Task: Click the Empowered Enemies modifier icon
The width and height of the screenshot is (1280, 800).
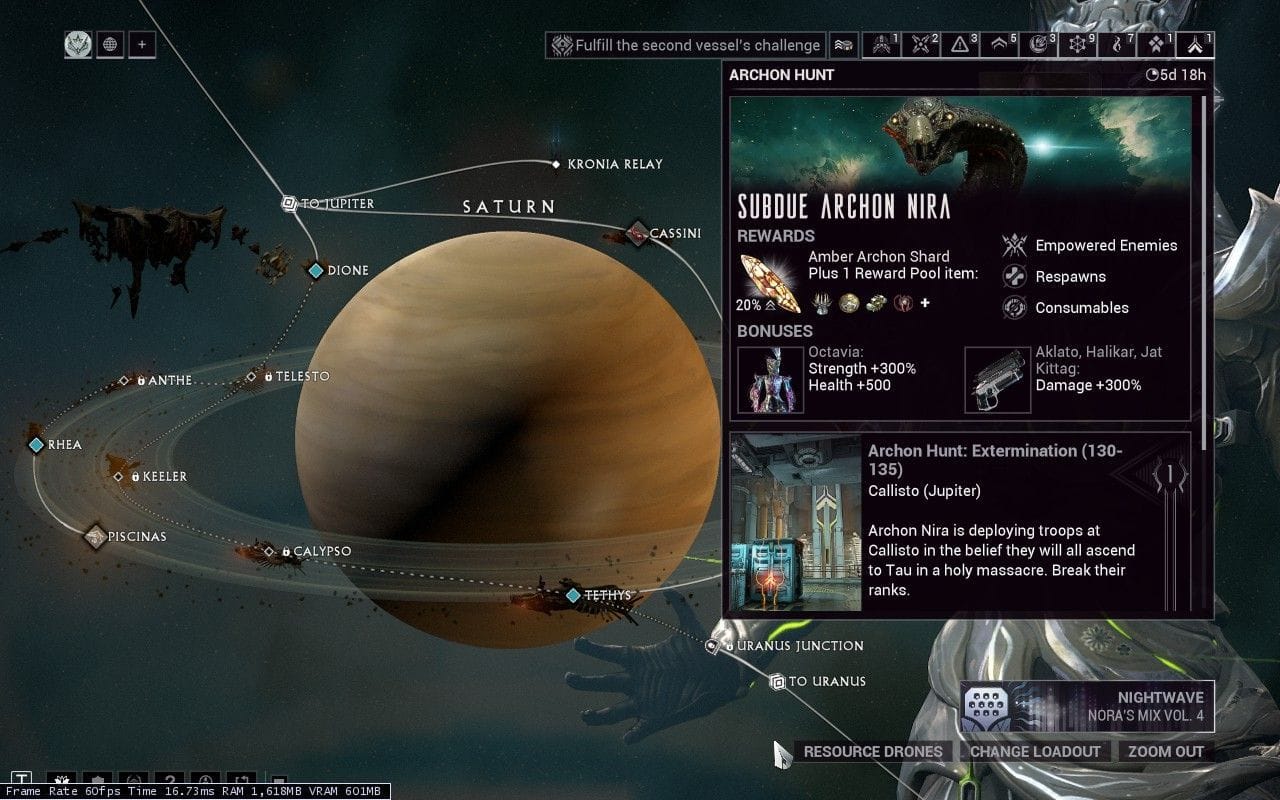Action: pyautogui.click(x=1015, y=245)
